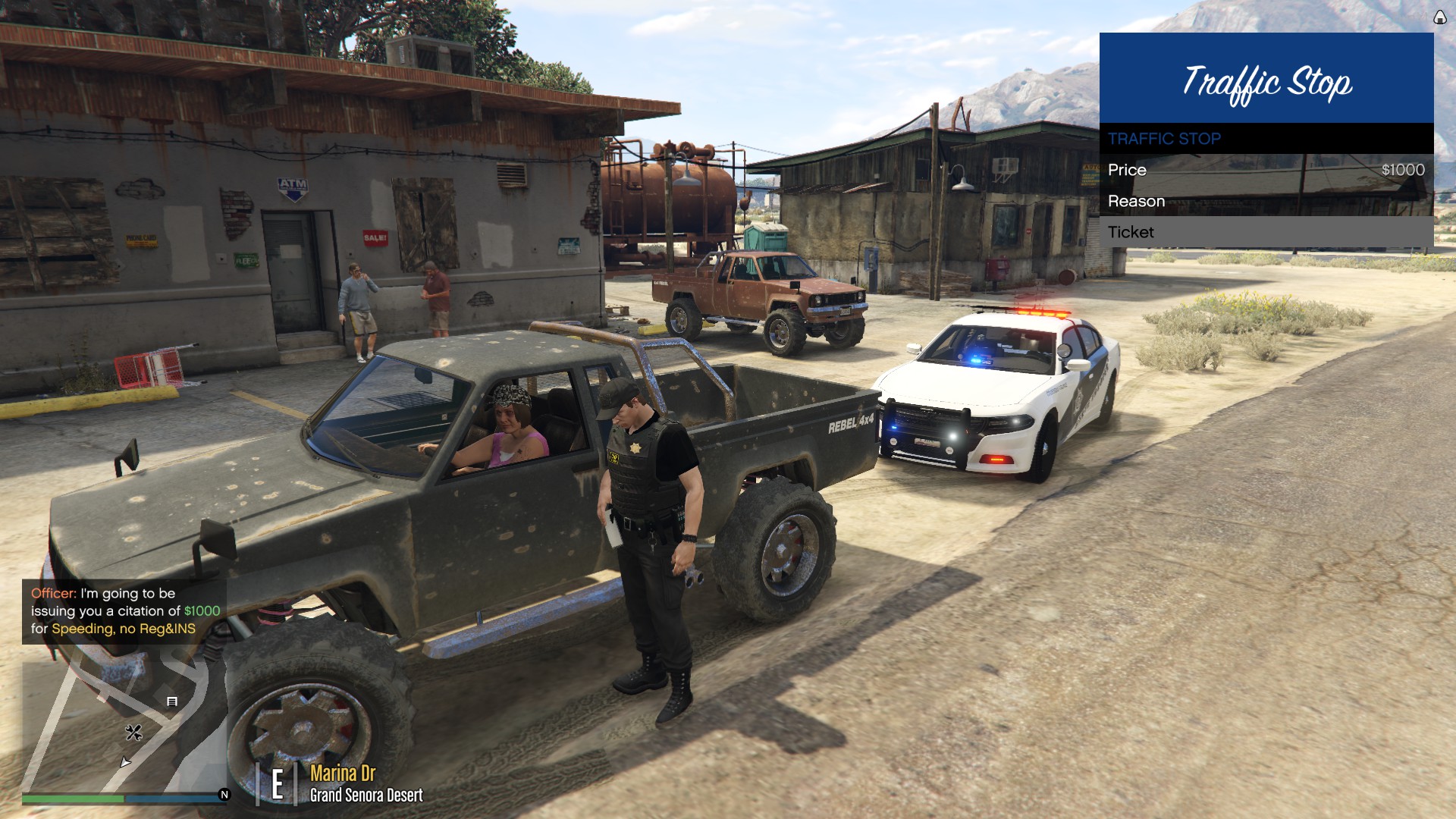
Task: Click the garage icon on the minimap
Action: click(x=172, y=701)
